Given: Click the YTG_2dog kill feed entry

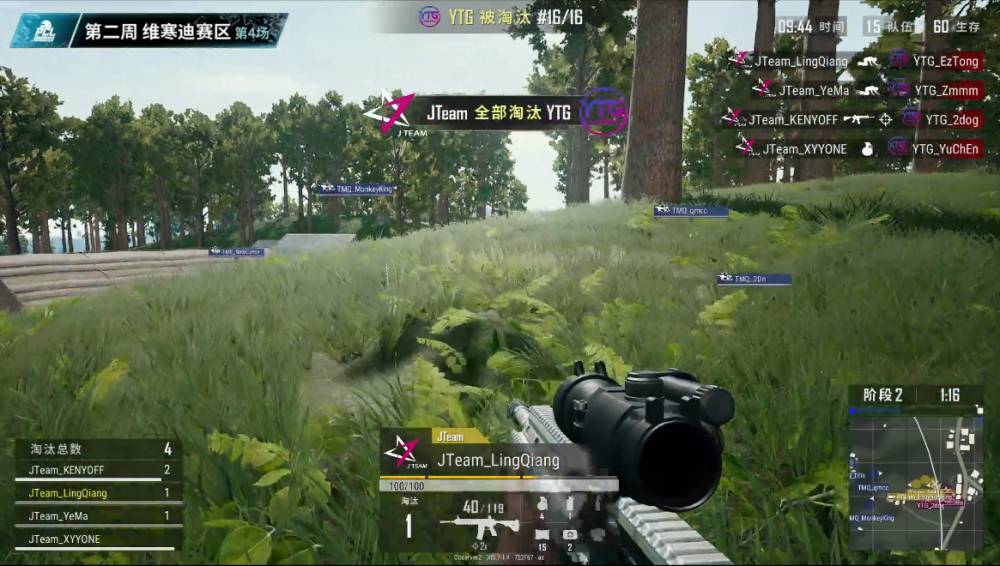Looking at the screenshot, I should 938,119.
